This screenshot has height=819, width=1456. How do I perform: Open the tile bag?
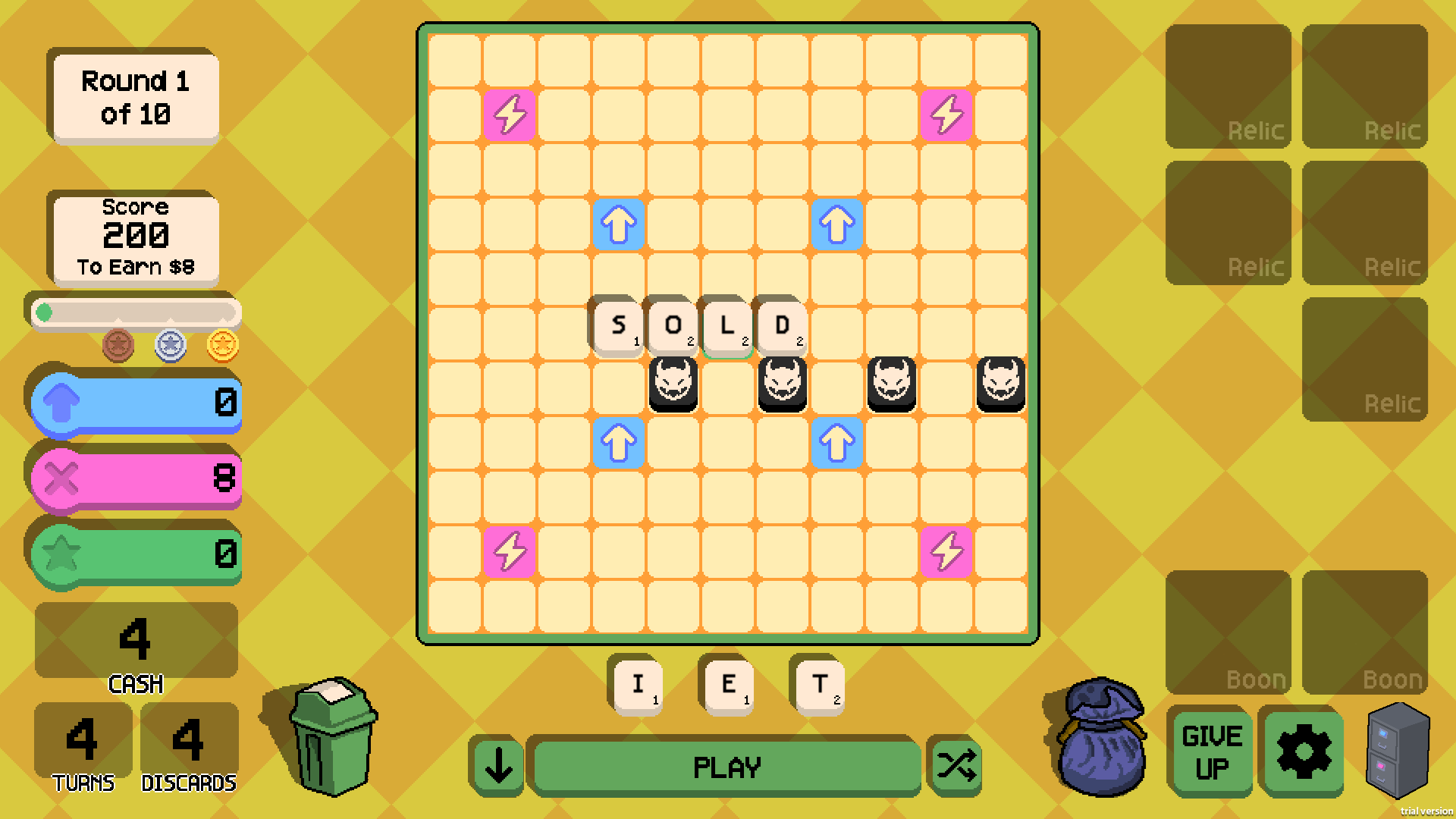coord(1099,747)
